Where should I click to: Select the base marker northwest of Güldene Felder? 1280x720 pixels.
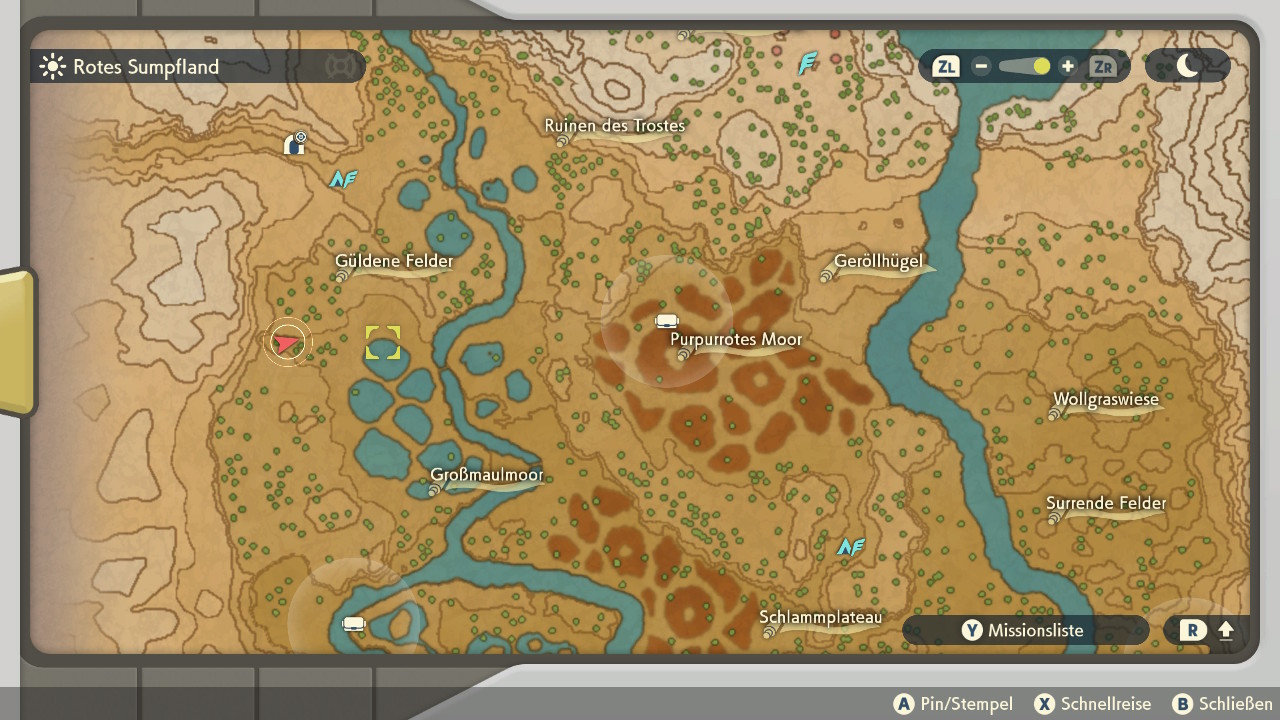coord(295,144)
